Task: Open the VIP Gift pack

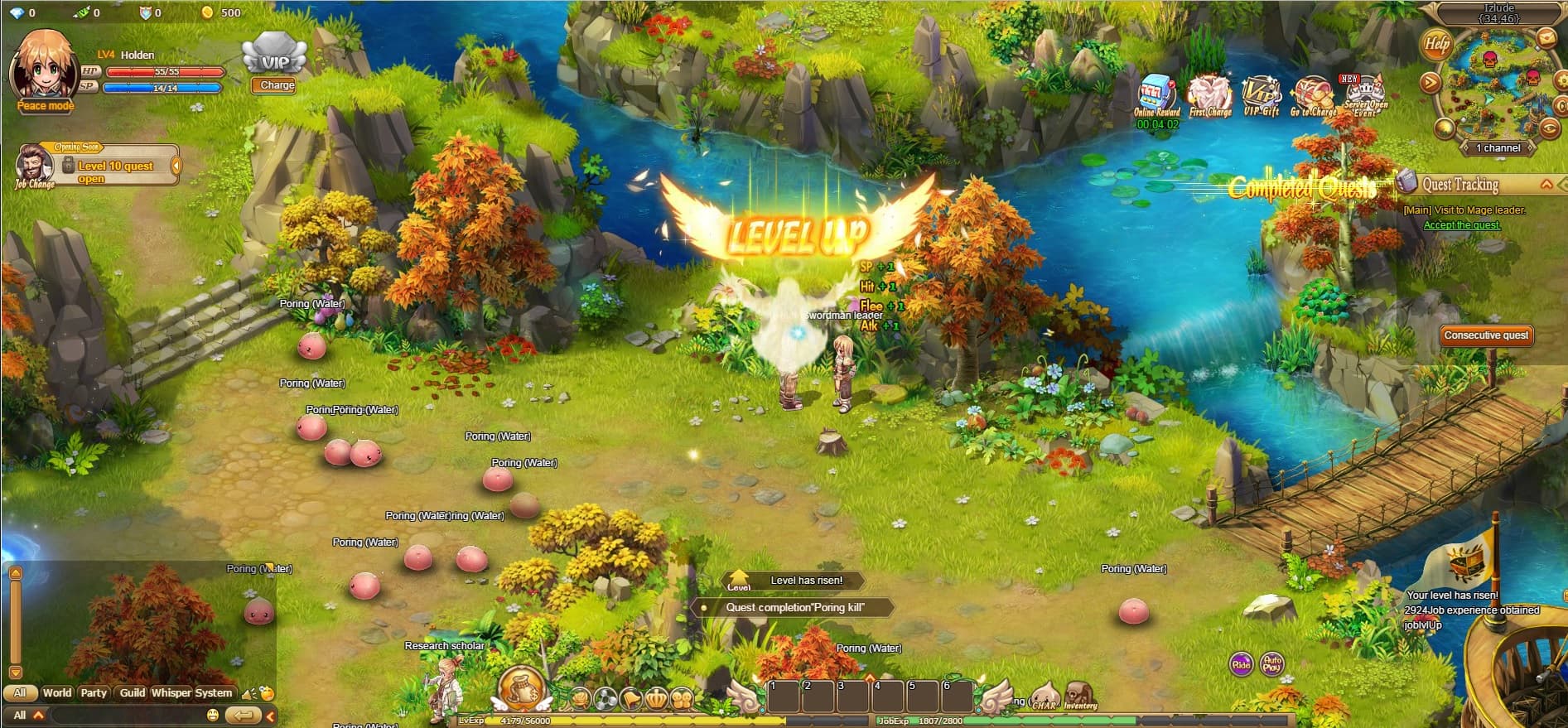Action: pos(1262,91)
